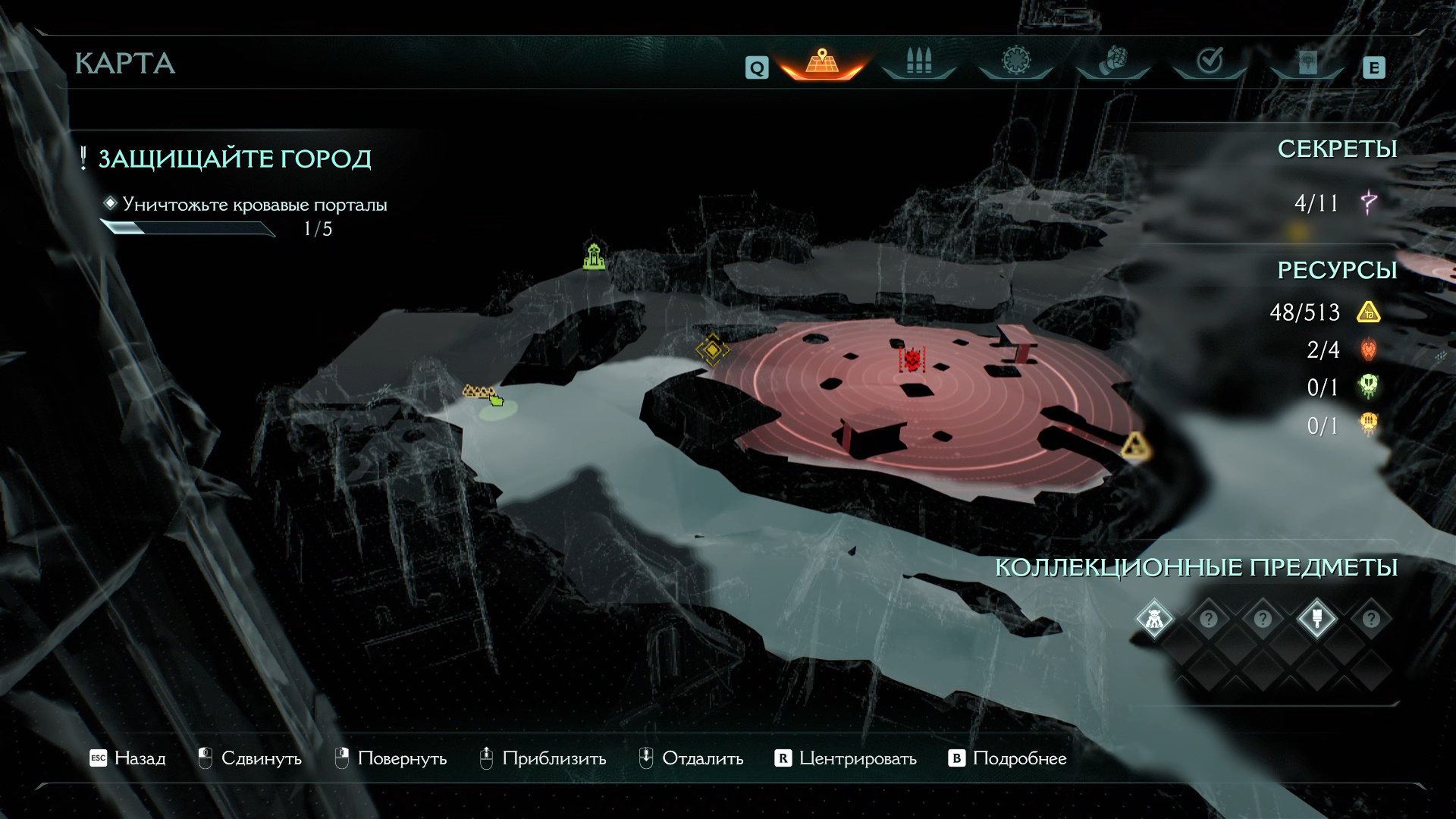Click the Центрировать center map option
Image resolution: width=1456 pixels, height=819 pixels.
pyautogui.click(x=846, y=758)
